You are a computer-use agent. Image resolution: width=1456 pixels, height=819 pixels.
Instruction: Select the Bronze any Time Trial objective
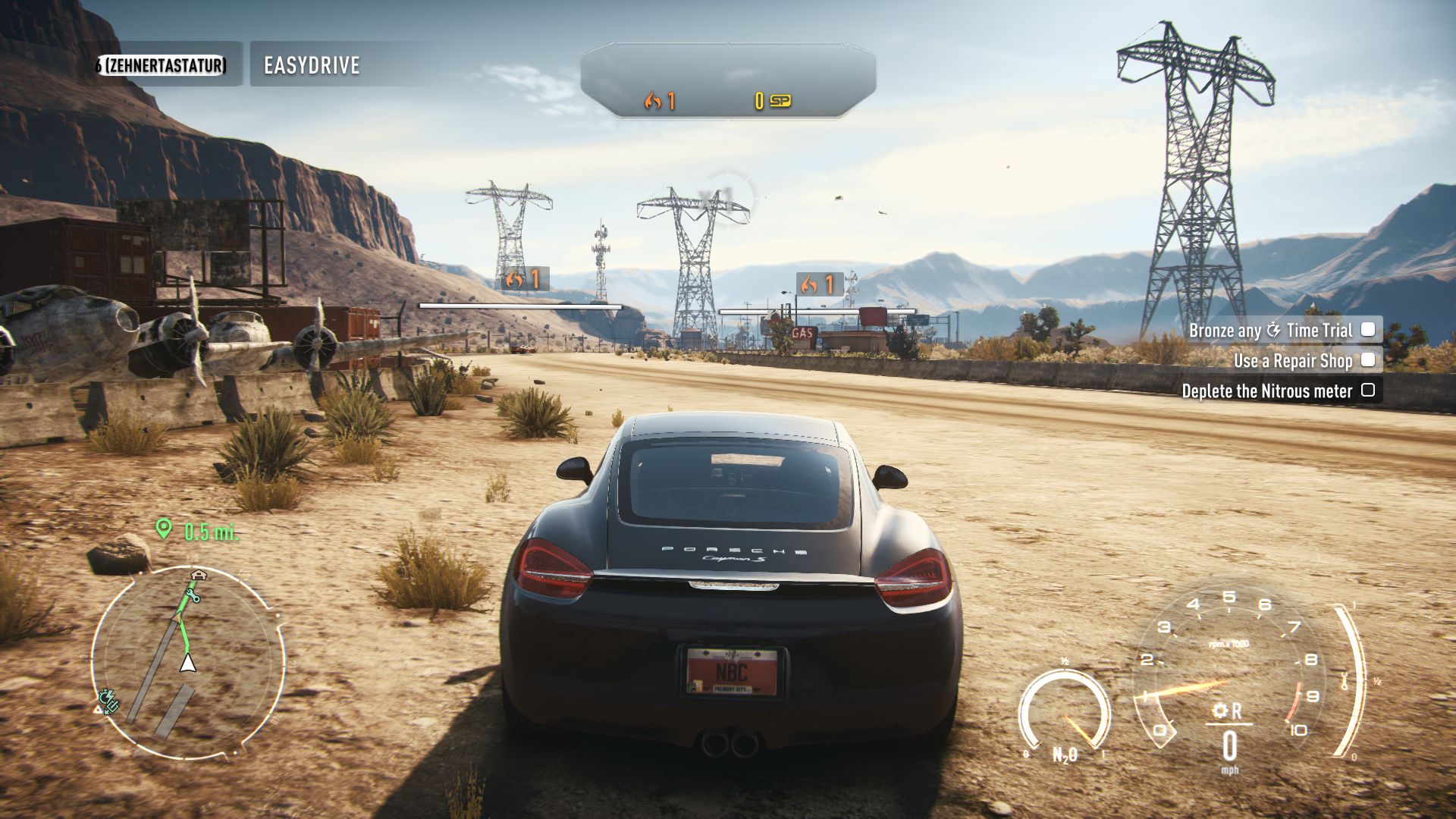coord(1281,330)
